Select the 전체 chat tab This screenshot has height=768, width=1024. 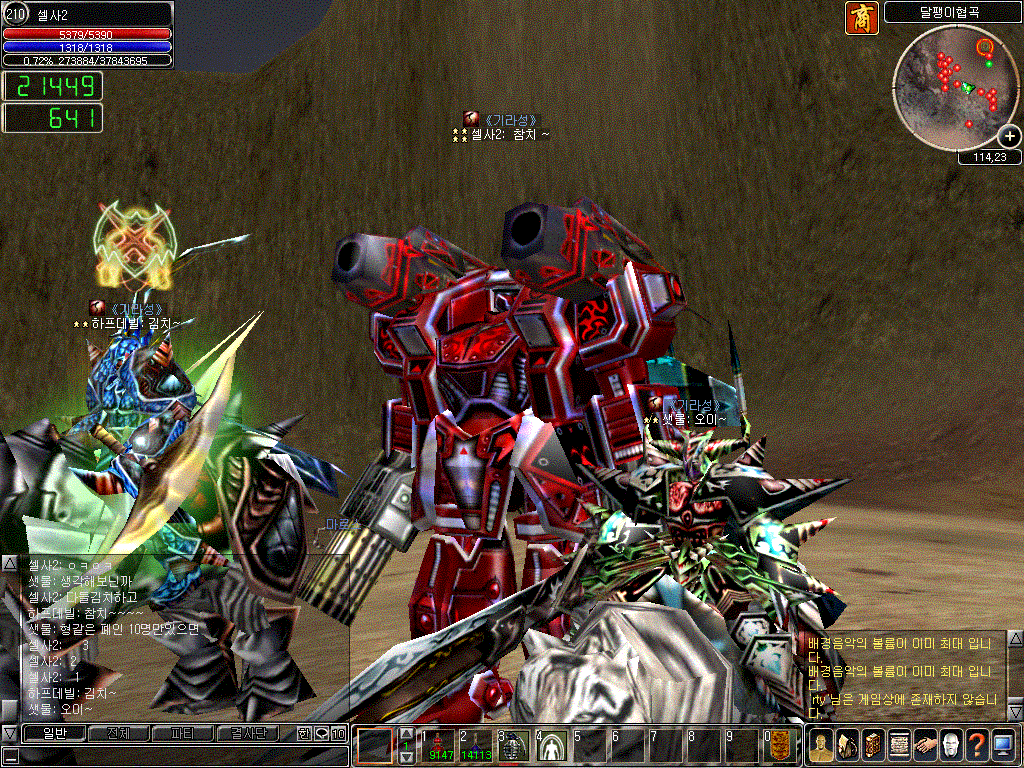117,734
